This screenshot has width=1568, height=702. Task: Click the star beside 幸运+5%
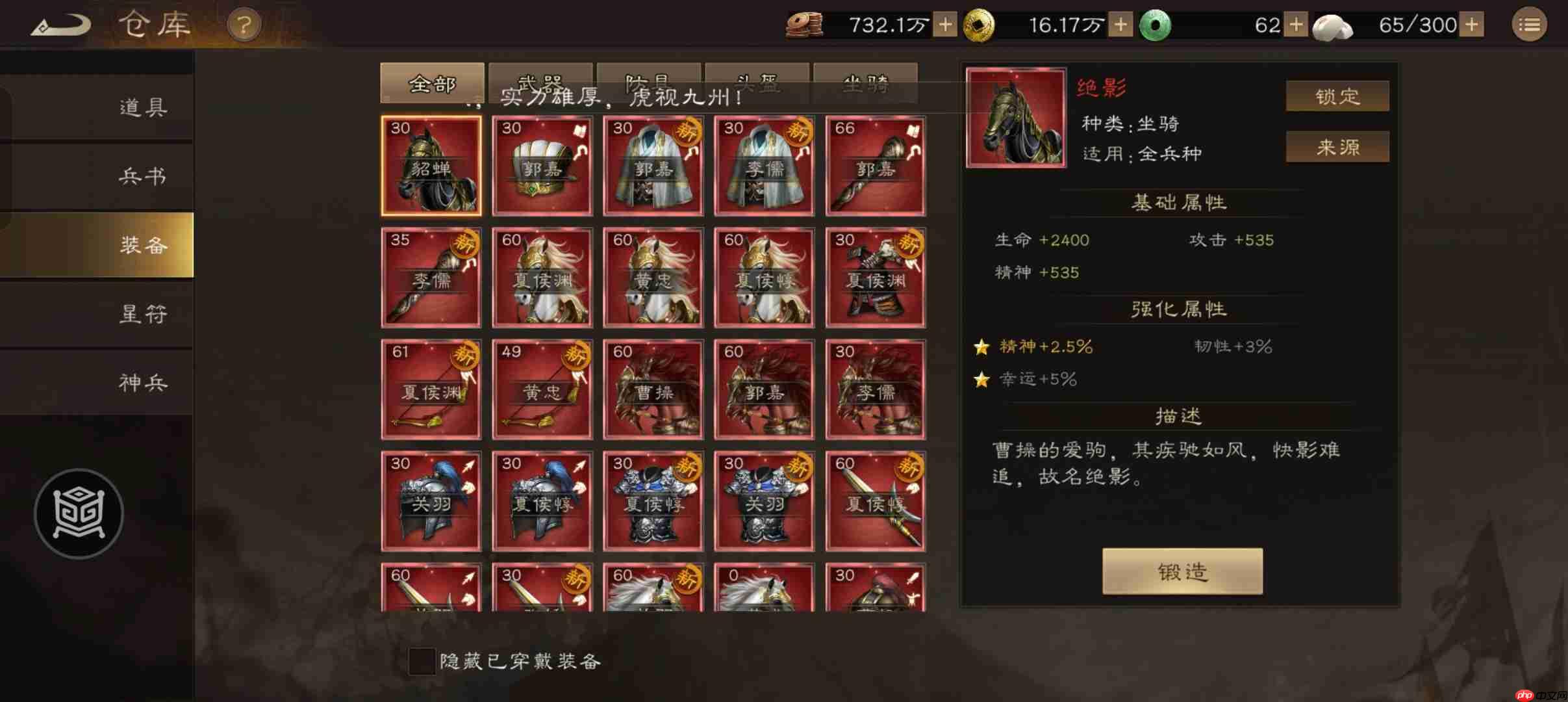click(x=982, y=380)
